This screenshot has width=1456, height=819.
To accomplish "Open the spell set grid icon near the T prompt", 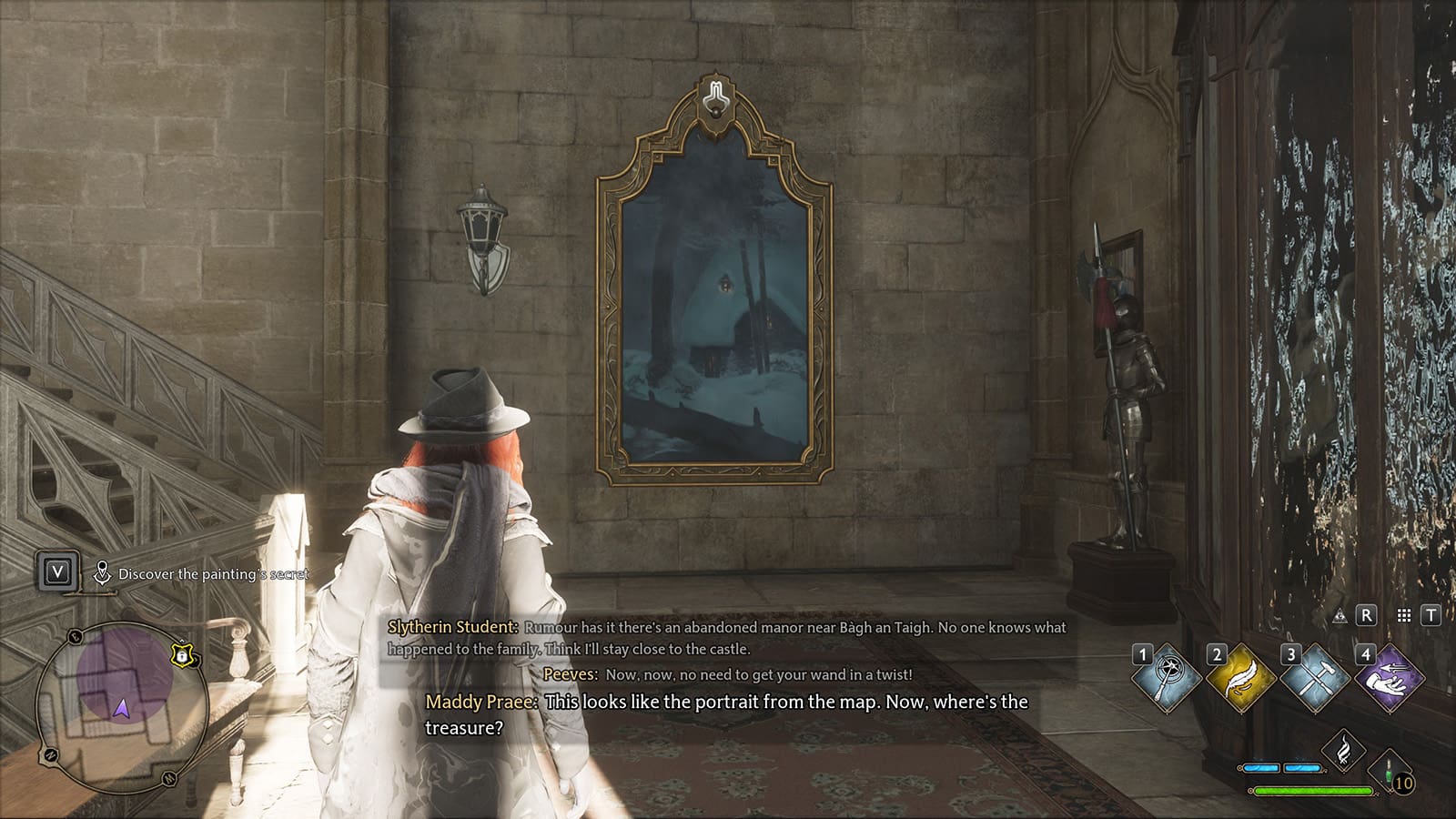I will 1402,617.
